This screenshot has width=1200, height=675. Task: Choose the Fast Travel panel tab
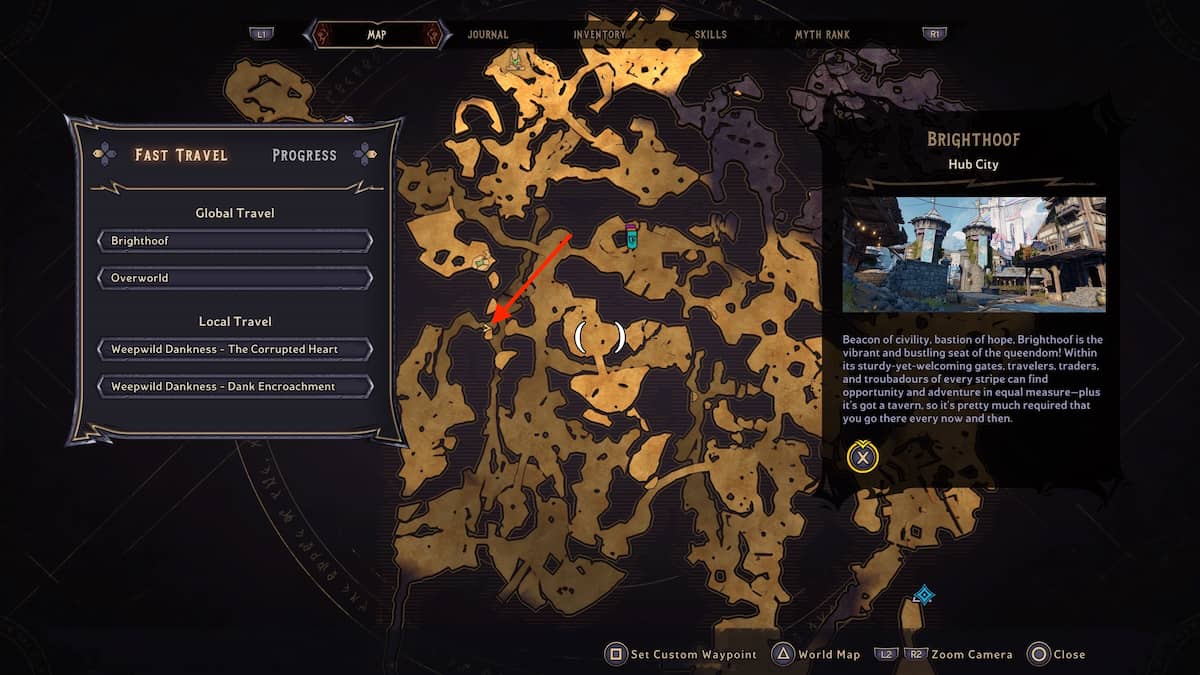[x=181, y=155]
